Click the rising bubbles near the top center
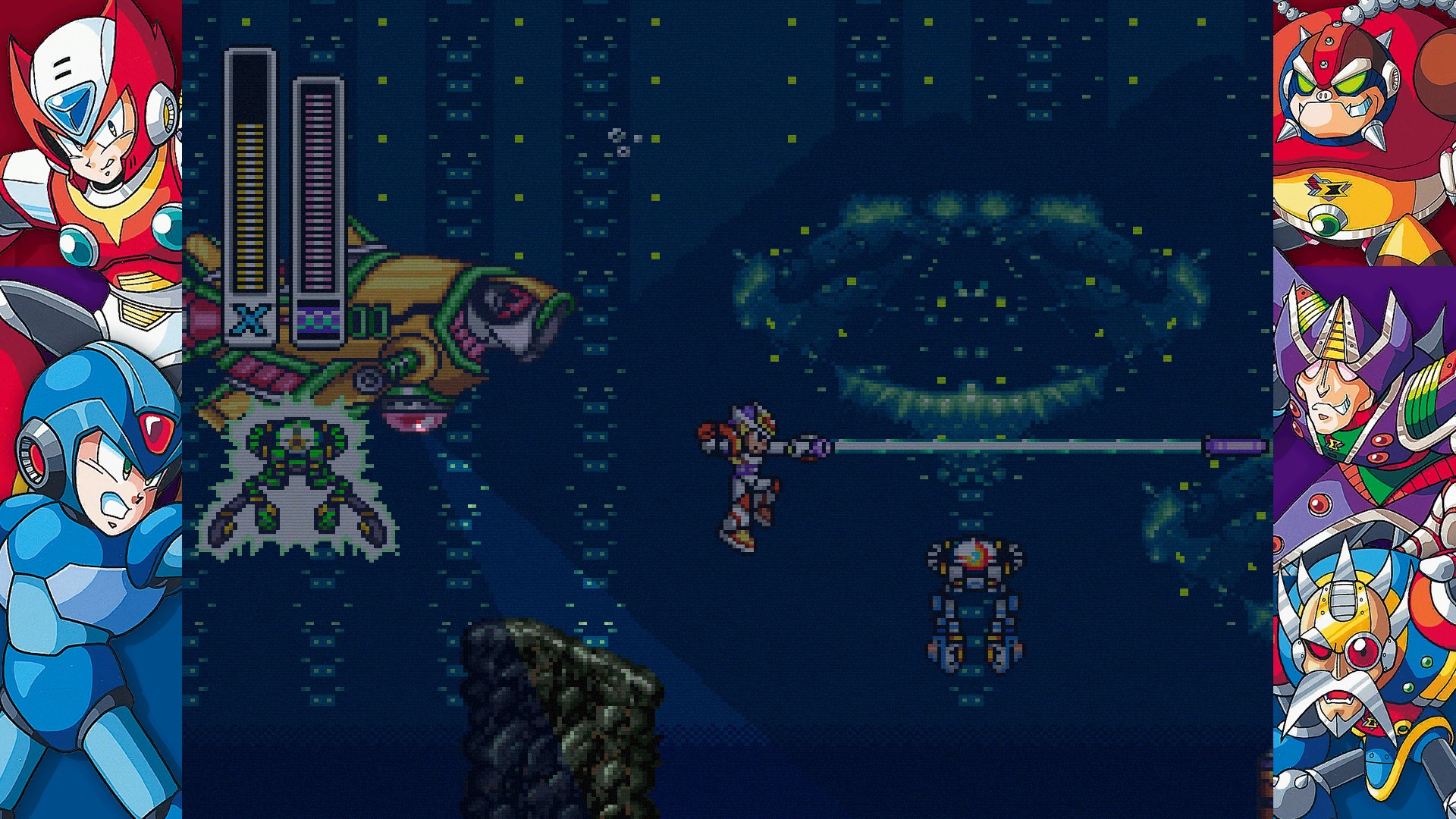The image size is (1456, 819). 618,140
